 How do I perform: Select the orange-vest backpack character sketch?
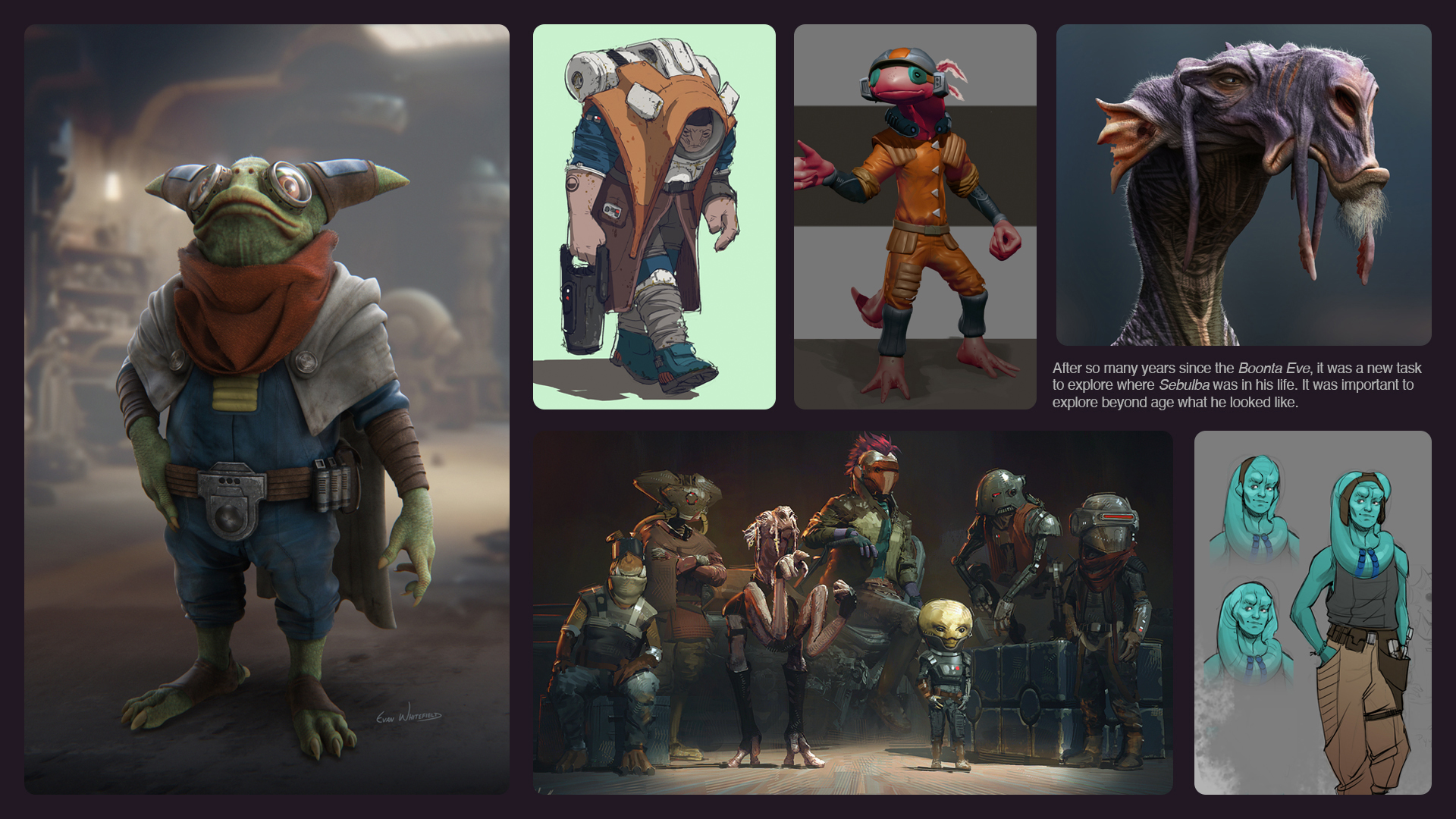pos(654,217)
